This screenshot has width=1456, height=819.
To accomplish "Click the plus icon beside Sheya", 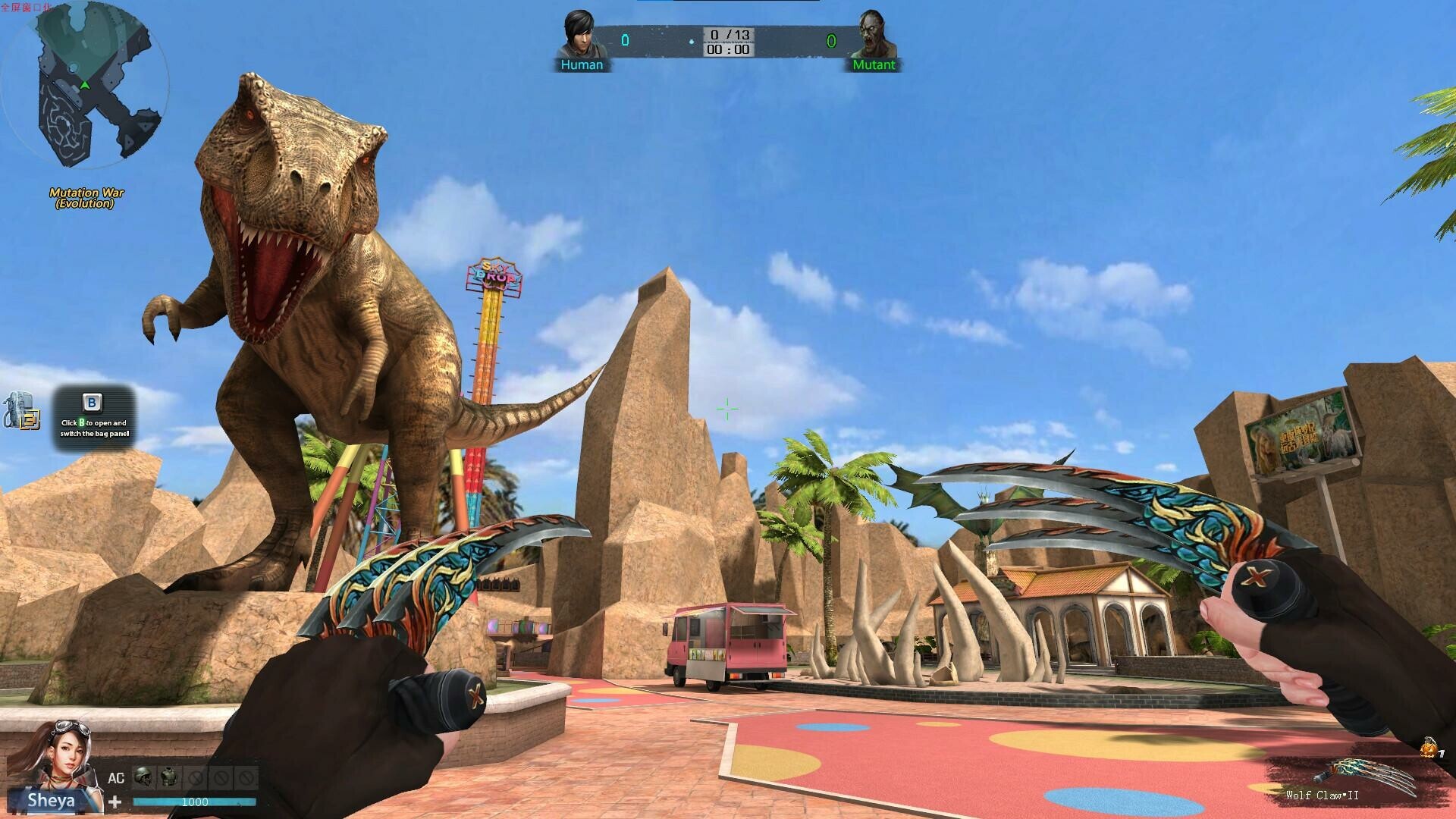I will click(x=114, y=802).
